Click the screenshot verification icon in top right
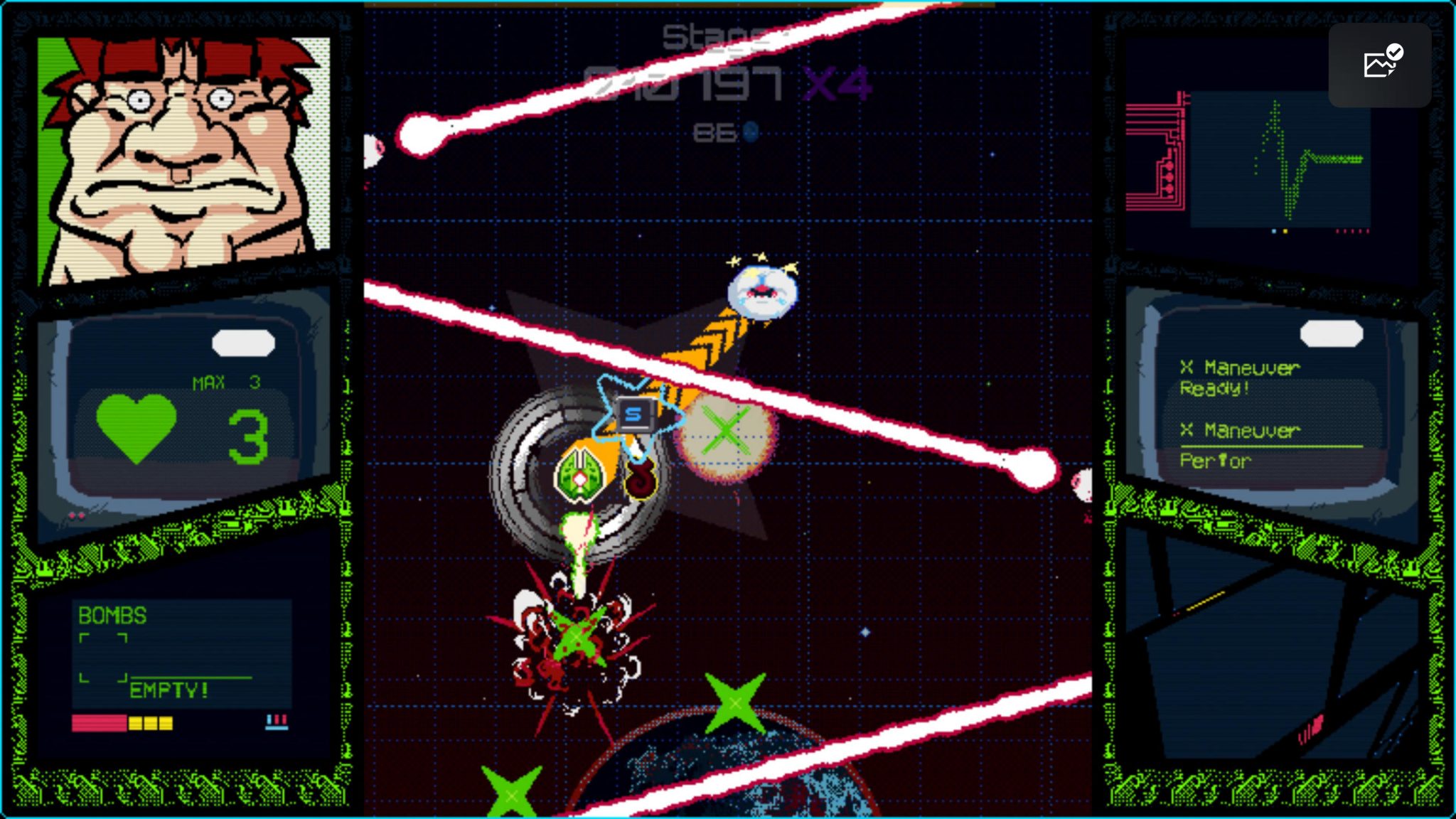This screenshot has height=819, width=1456. [x=1380, y=63]
